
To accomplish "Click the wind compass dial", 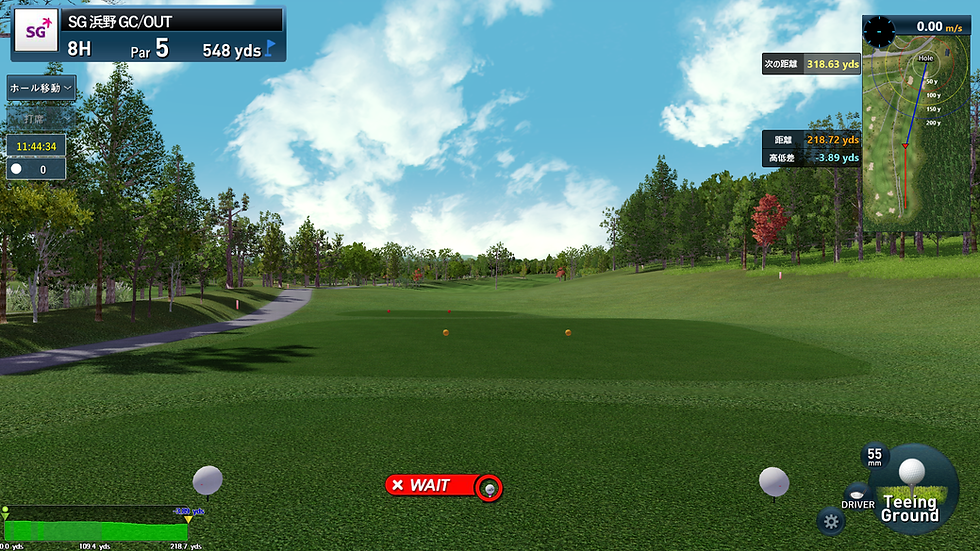I will (879, 30).
